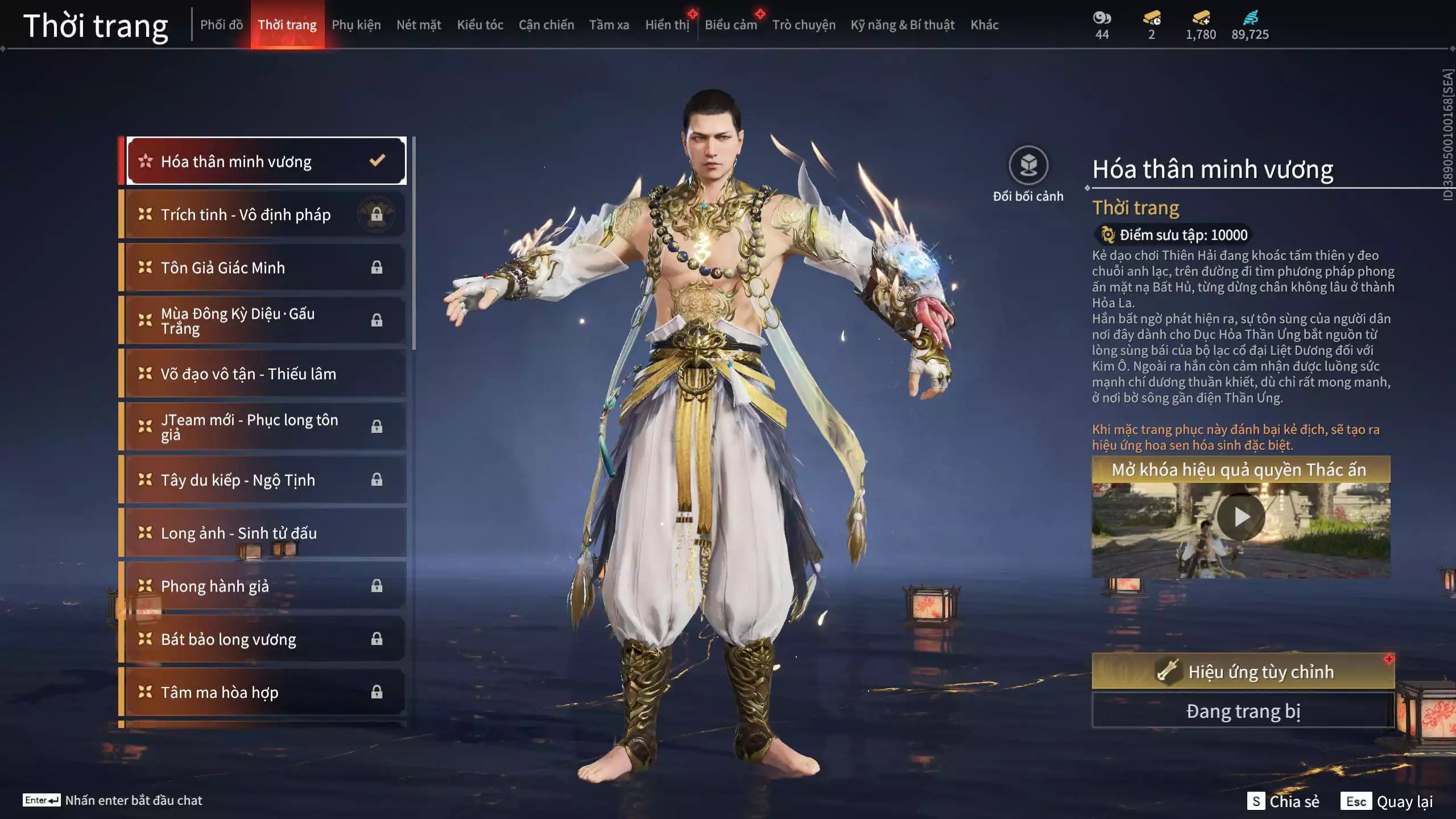
Task: Open the Biểu cảm category with red notification
Action: (730, 25)
